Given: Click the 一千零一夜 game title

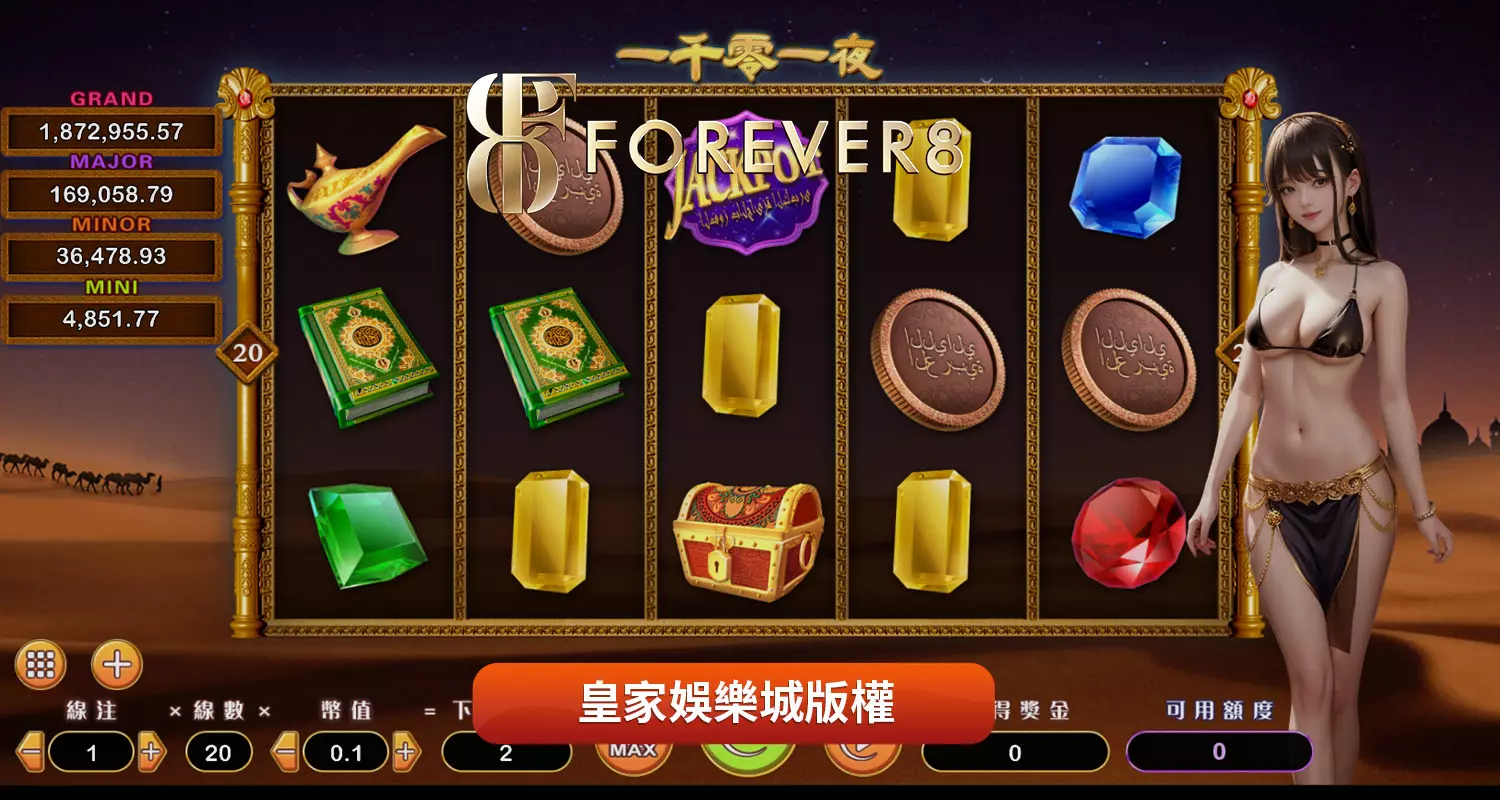Looking at the screenshot, I should click(750, 57).
